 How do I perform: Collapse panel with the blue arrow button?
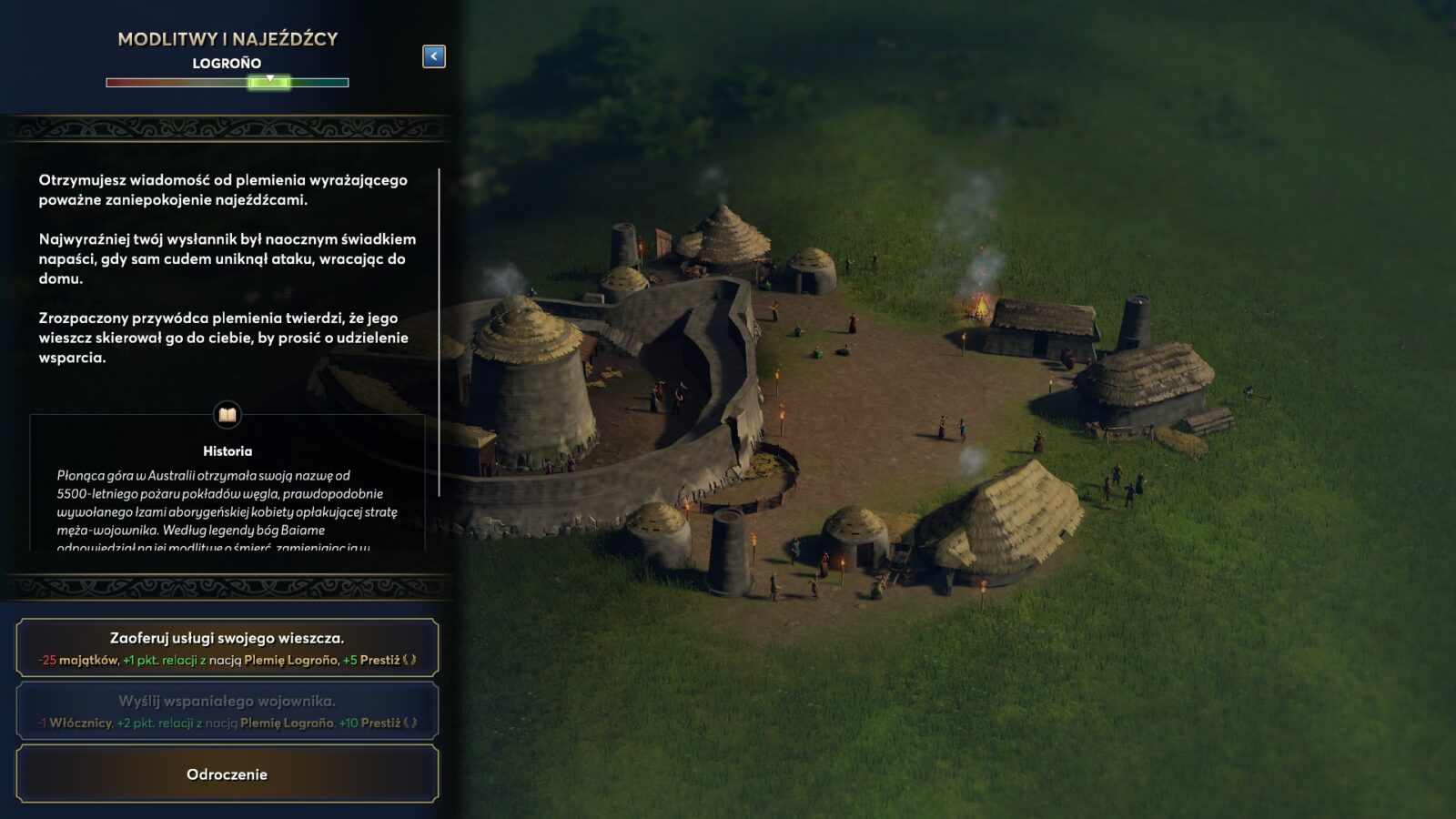click(434, 56)
